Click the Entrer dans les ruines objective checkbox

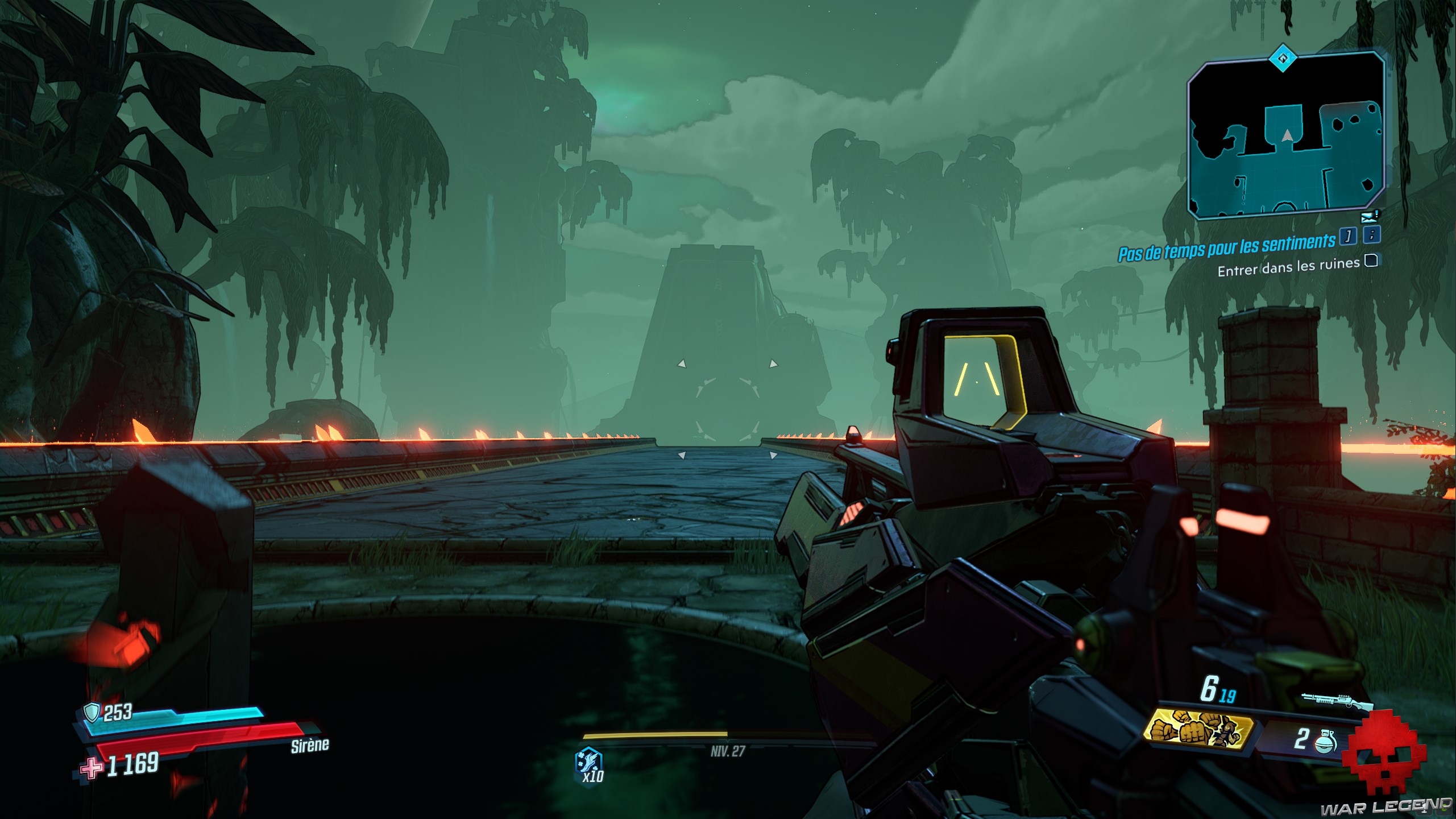point(1371,260)
